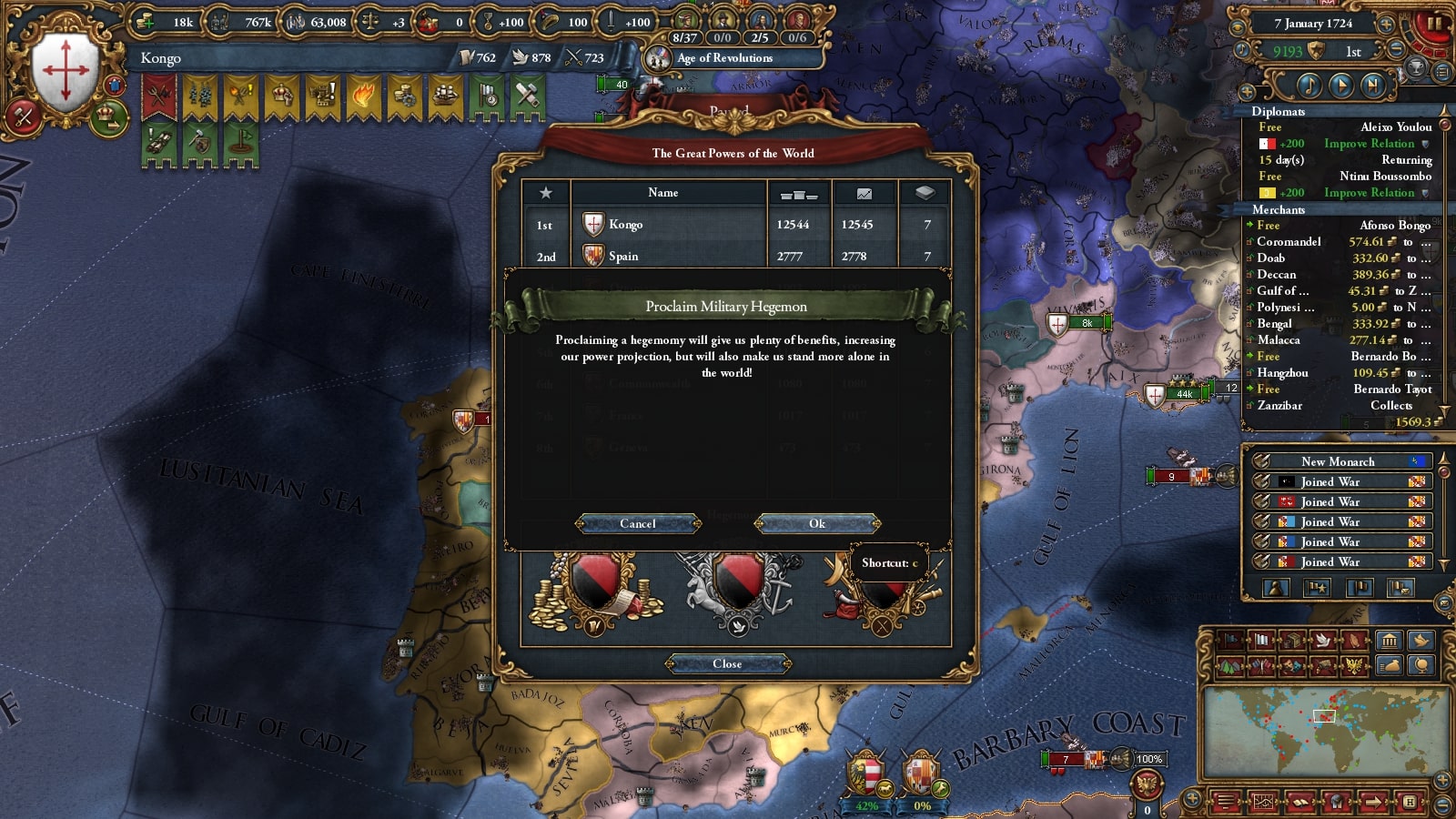This screenshot has height=819, width=1456.
Task: Select the Hangzhou trade node entry
Action: [x=1282, y=373]
